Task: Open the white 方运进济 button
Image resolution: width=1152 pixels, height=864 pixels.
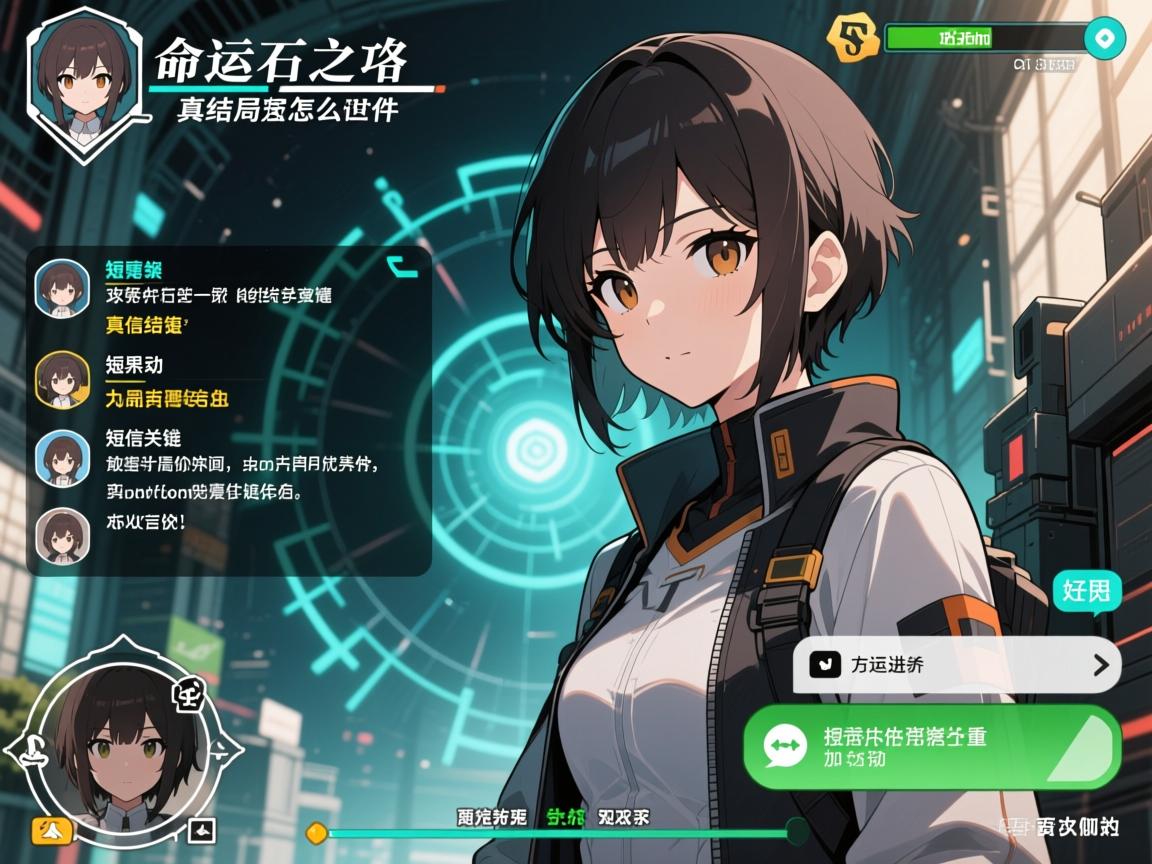Action: [956, 665]
